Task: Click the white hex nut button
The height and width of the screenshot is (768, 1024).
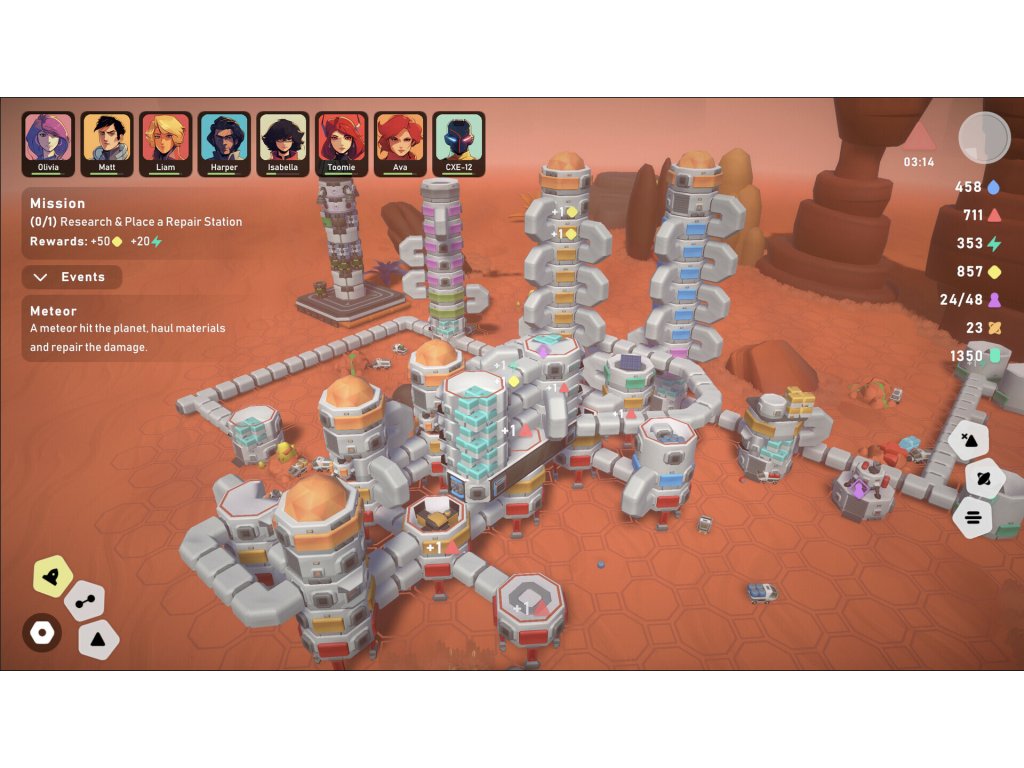Action: (42, 633)
